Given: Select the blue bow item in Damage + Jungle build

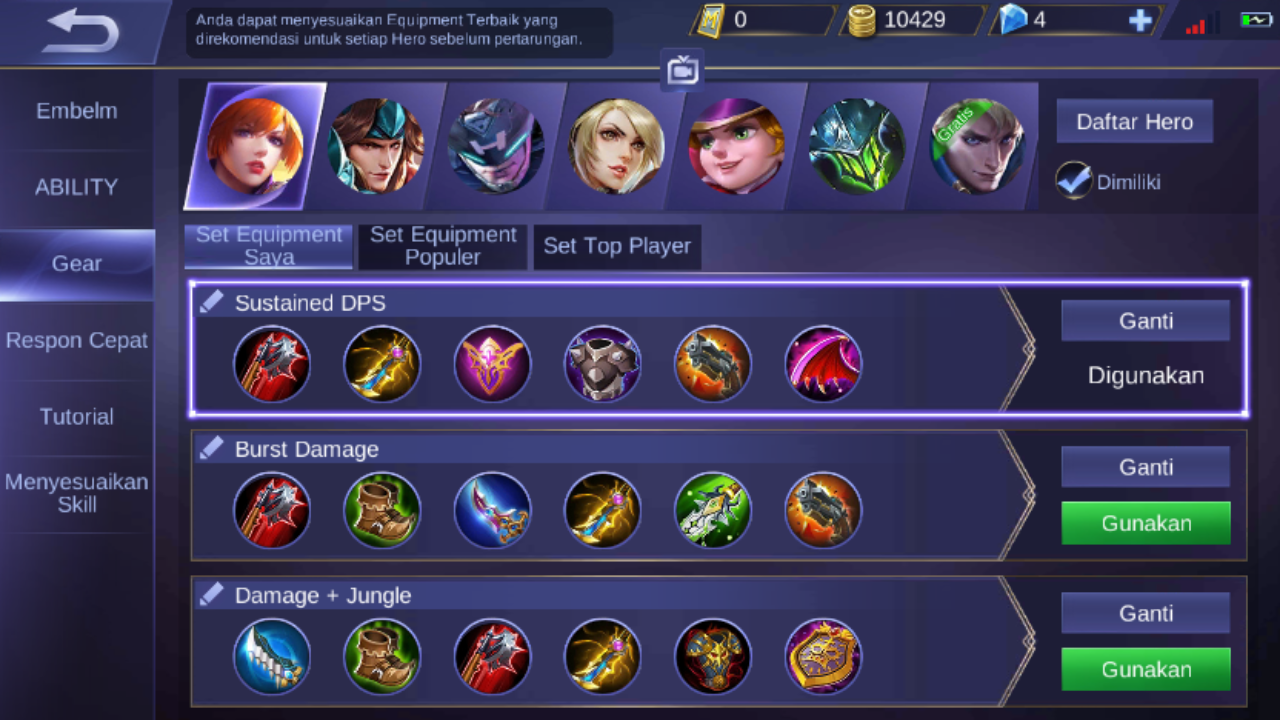Looking at the screenshot, I should point(272,656).
